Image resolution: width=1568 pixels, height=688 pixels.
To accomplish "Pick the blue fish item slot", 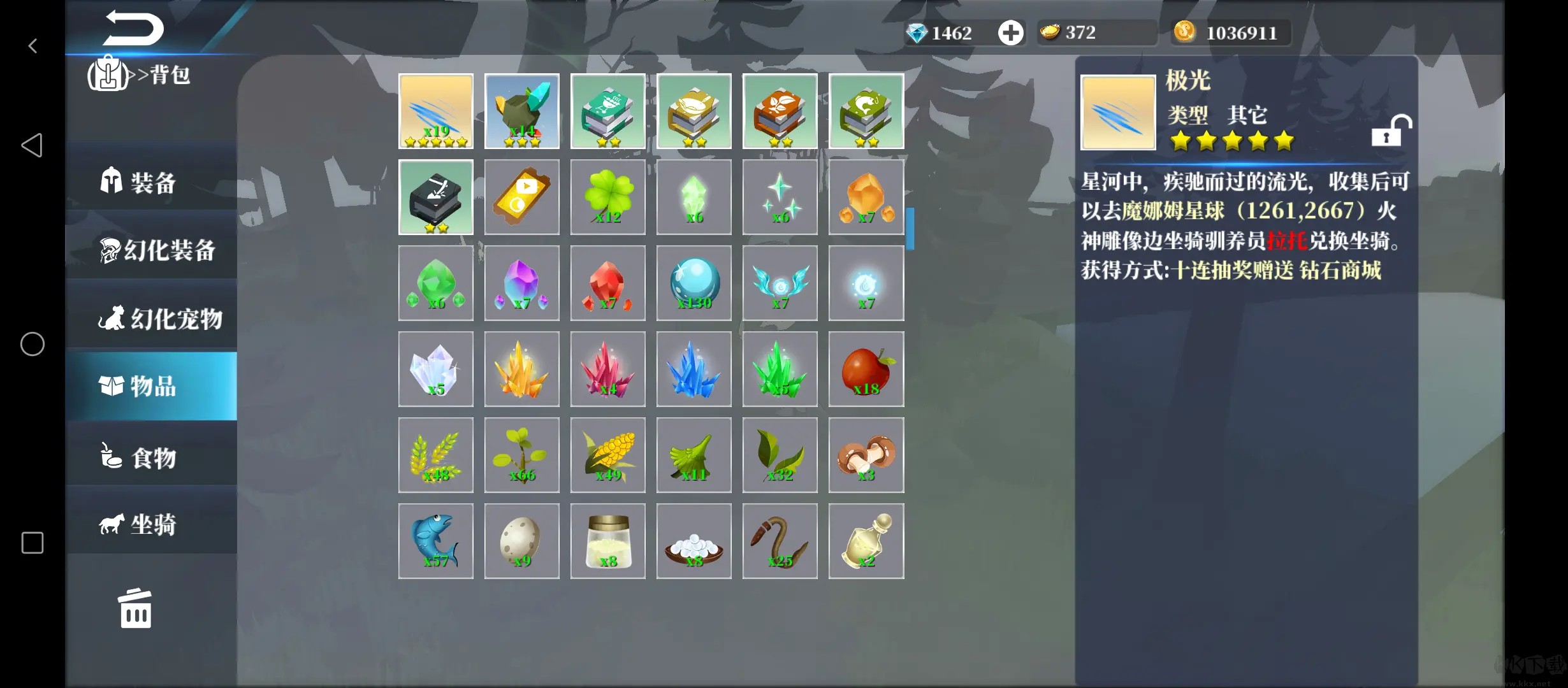I will point(436,541).
